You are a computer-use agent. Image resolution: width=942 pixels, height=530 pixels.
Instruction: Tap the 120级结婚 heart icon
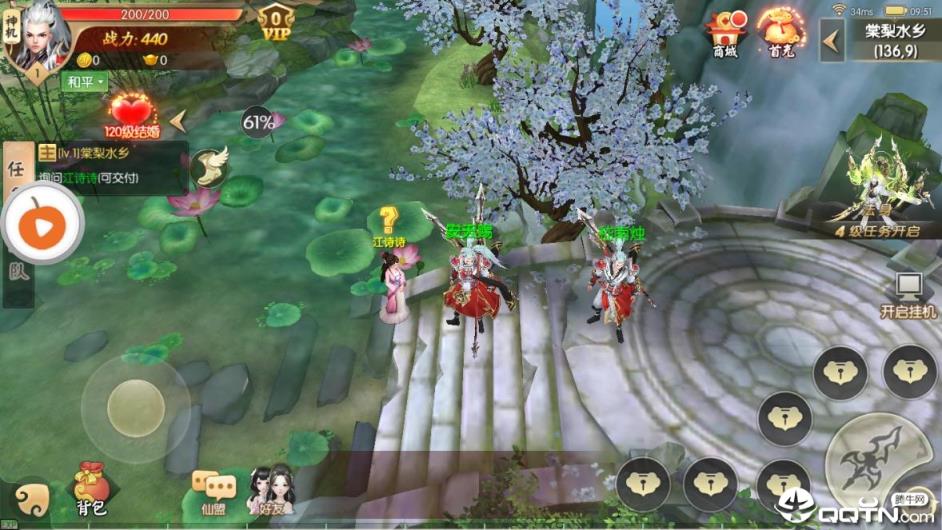pyautogui.click(x=132, y=115)
